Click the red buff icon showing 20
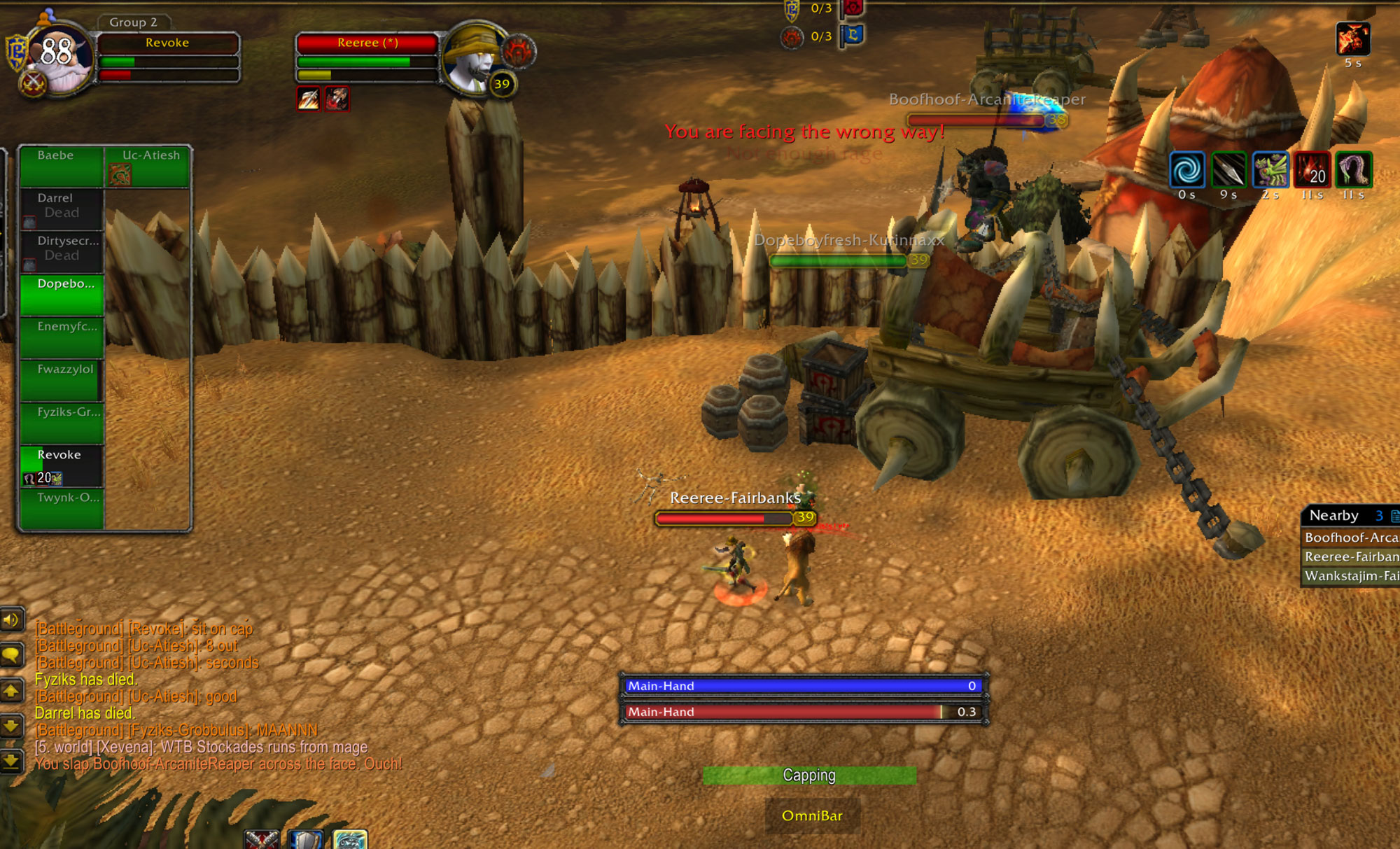The image size is (1400, 849). (x=1312, y=169)
